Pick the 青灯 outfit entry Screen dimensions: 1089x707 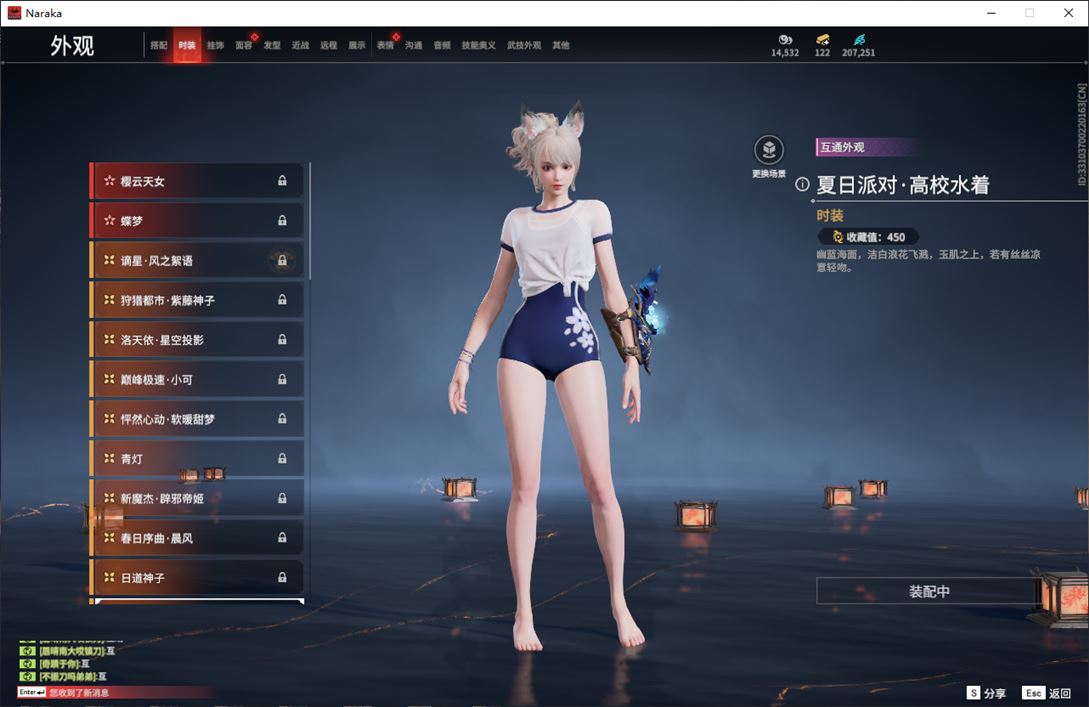pyautogui.click(x=197, y=459)
